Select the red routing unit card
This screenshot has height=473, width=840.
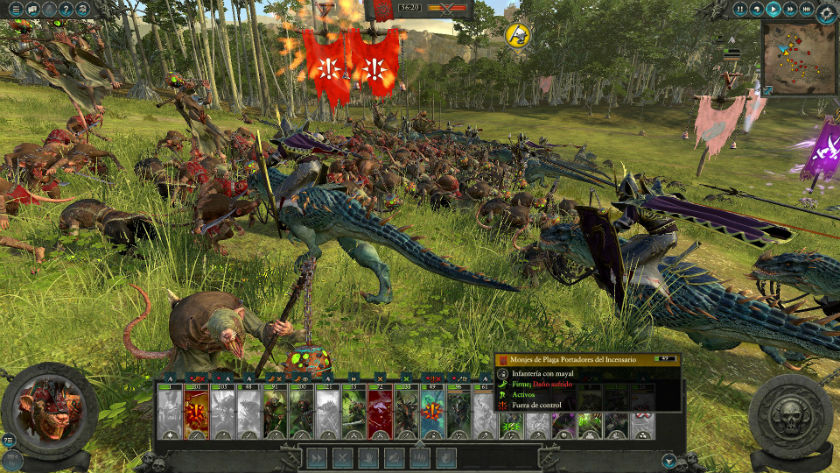tap(196, 412)
